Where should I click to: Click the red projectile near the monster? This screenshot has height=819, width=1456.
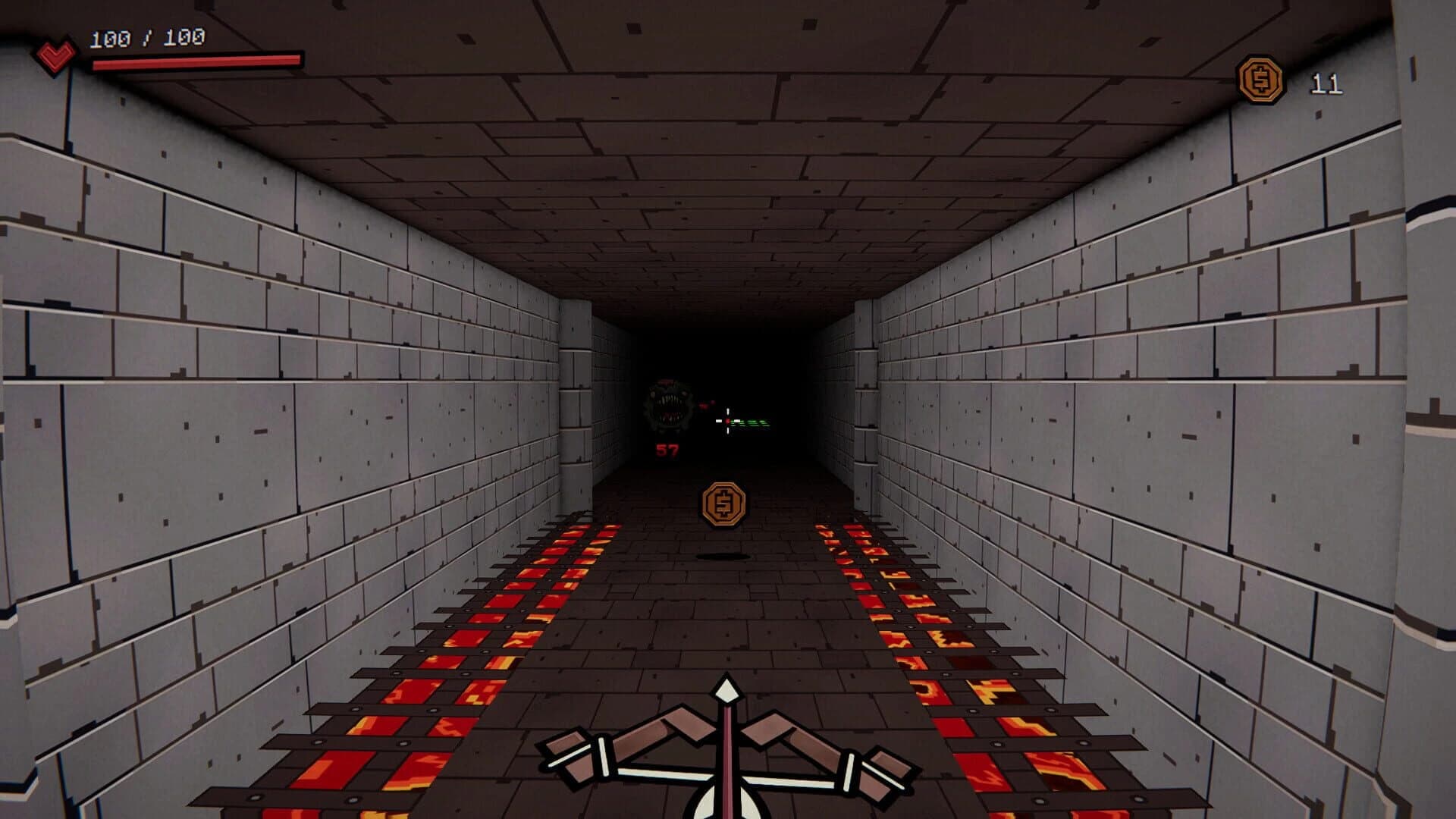[x=704, y=404]
